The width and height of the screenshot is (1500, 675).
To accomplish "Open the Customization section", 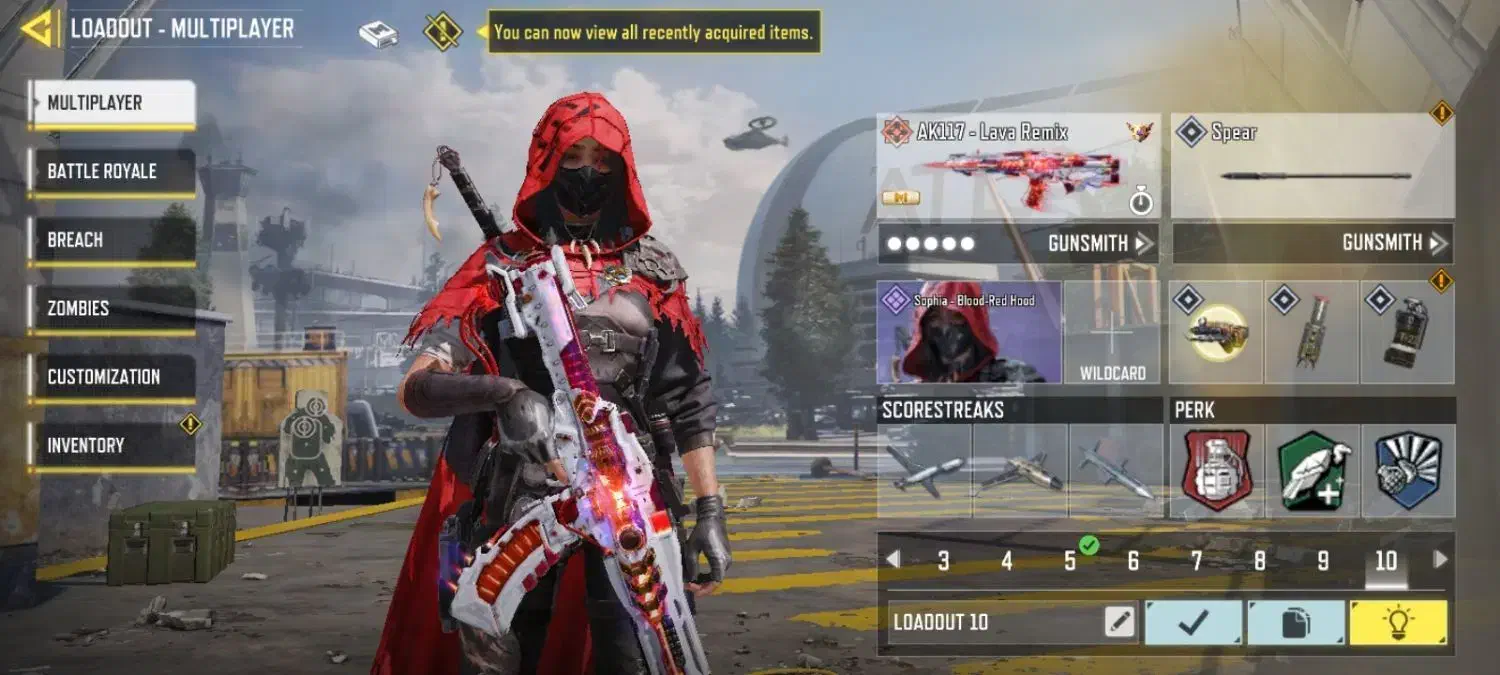I will pyautogui.click(x=112, y=377).
